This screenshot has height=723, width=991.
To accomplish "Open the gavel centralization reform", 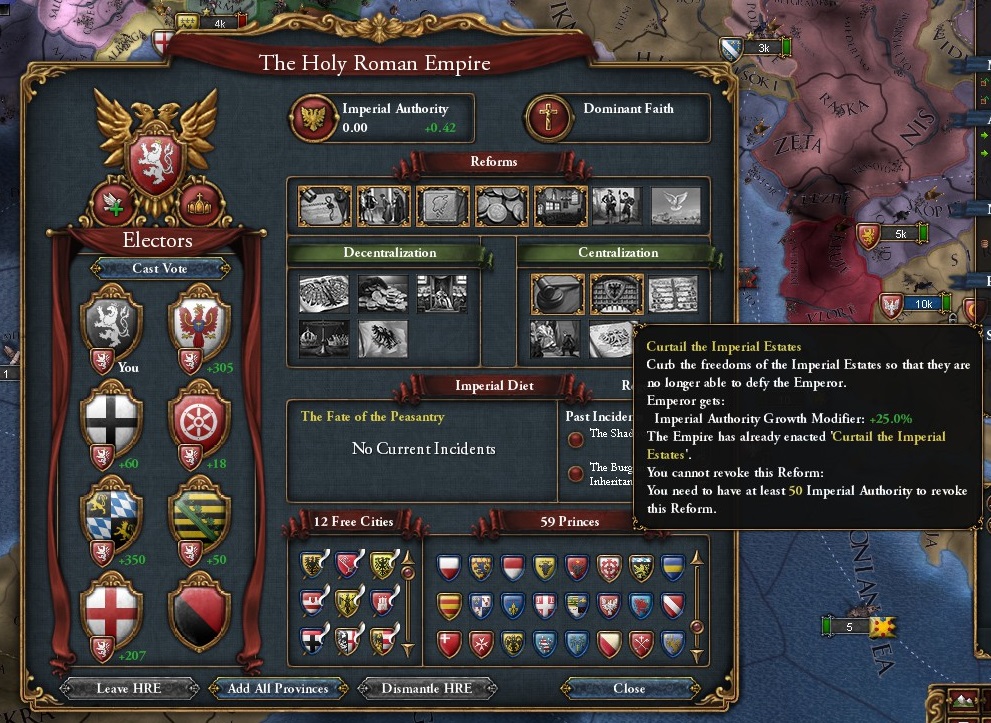I will pyautogui.click(x=557, y=294).
